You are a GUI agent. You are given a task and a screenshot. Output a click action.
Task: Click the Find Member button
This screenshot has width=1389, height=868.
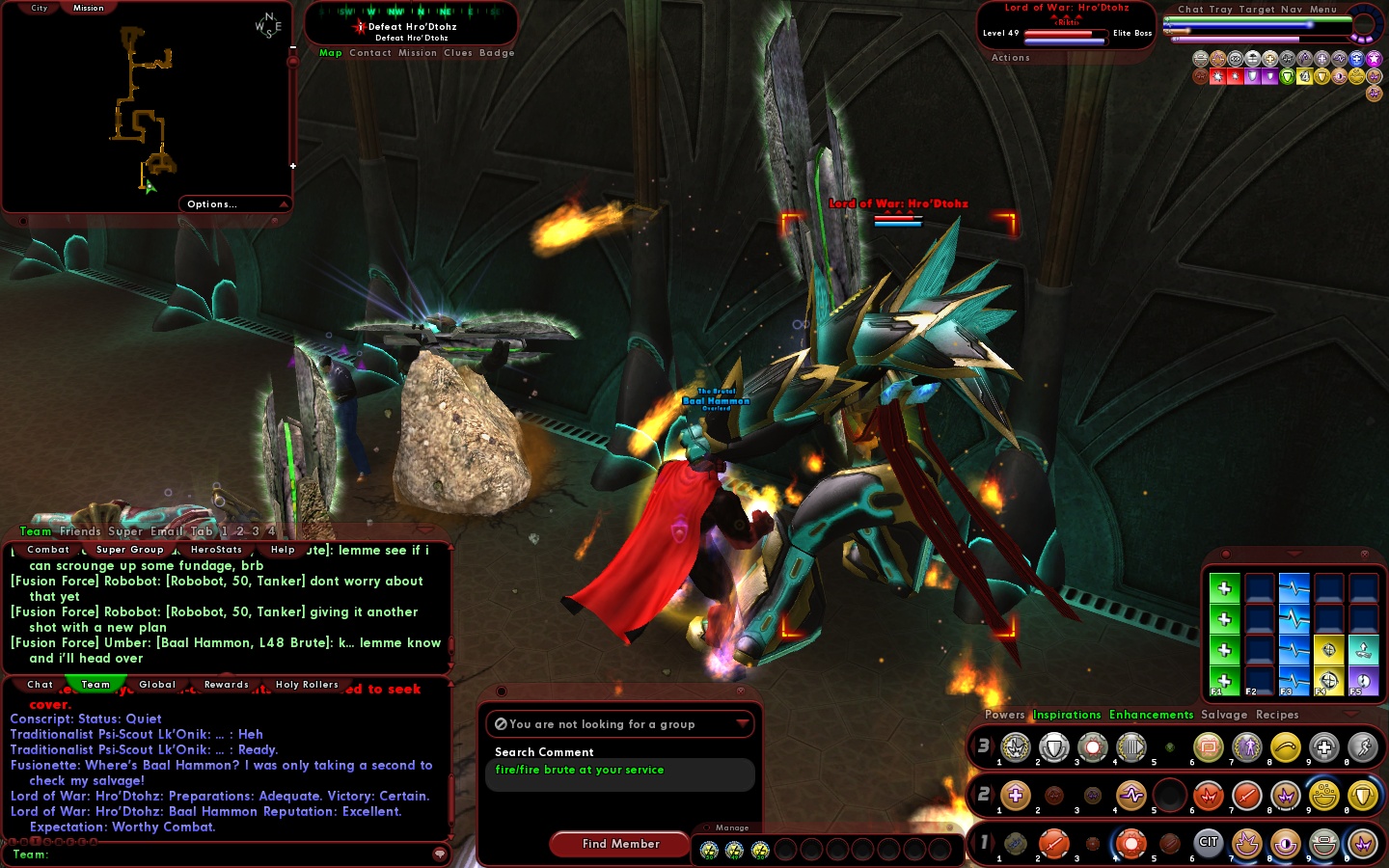[620, 844]
